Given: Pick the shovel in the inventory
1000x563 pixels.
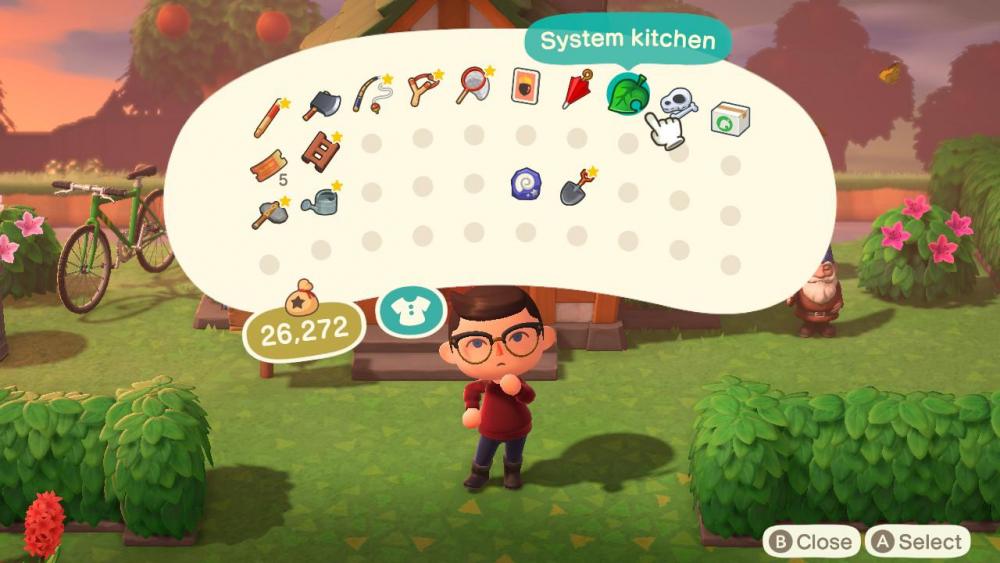Looking at the screenshot, I should tap(576, 187).
